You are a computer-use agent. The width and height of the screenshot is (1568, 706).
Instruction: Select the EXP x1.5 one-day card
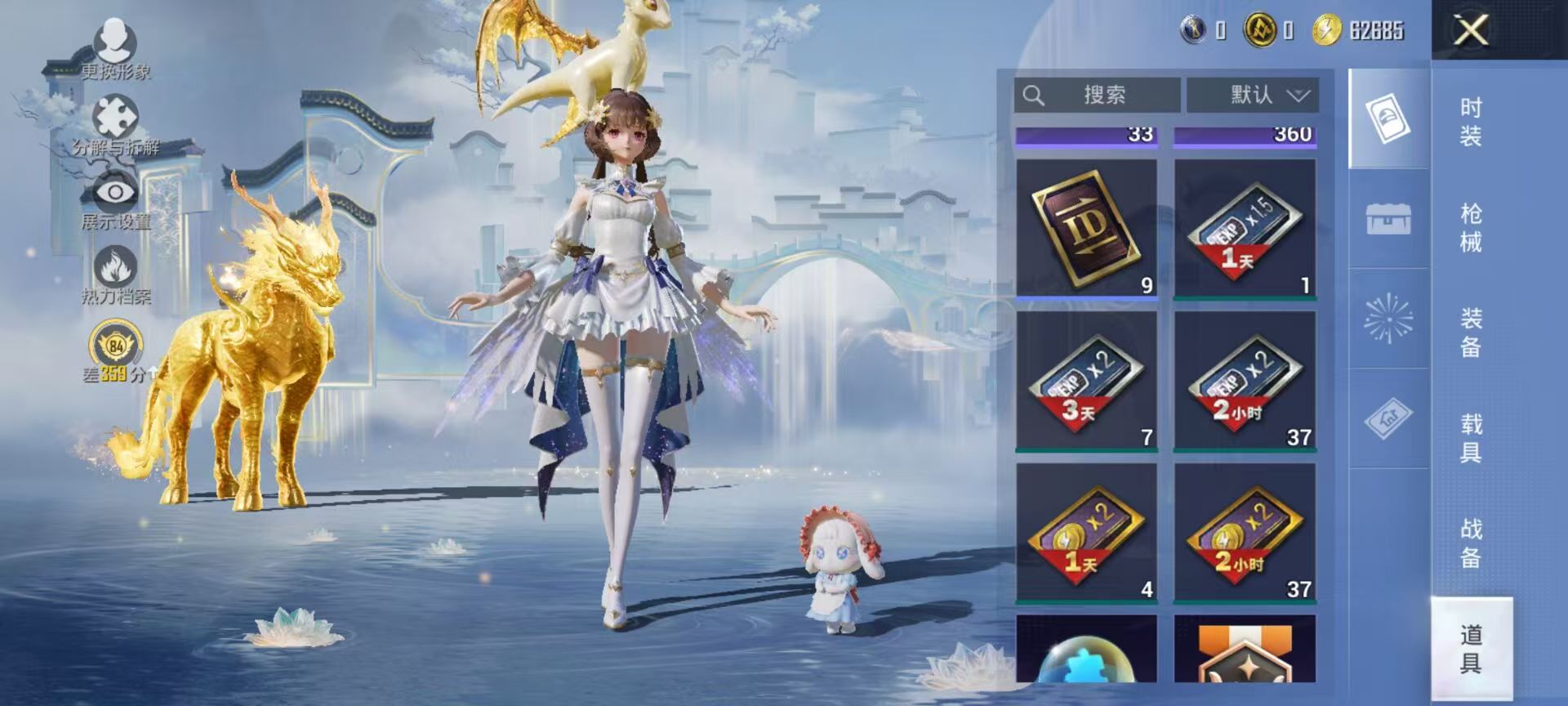click(1245, 228)
